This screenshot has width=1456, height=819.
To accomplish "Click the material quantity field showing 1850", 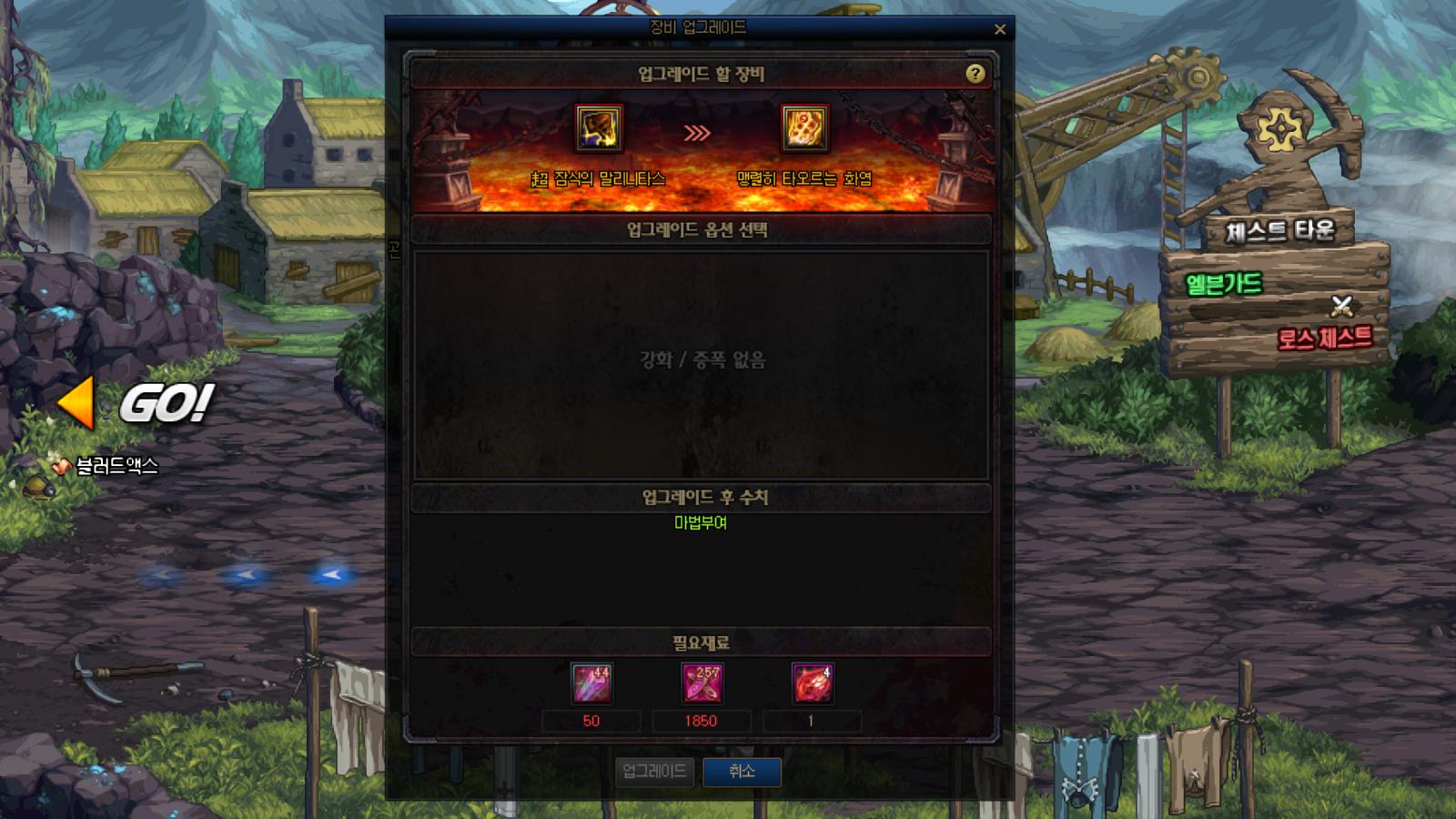I will point(703,720).
